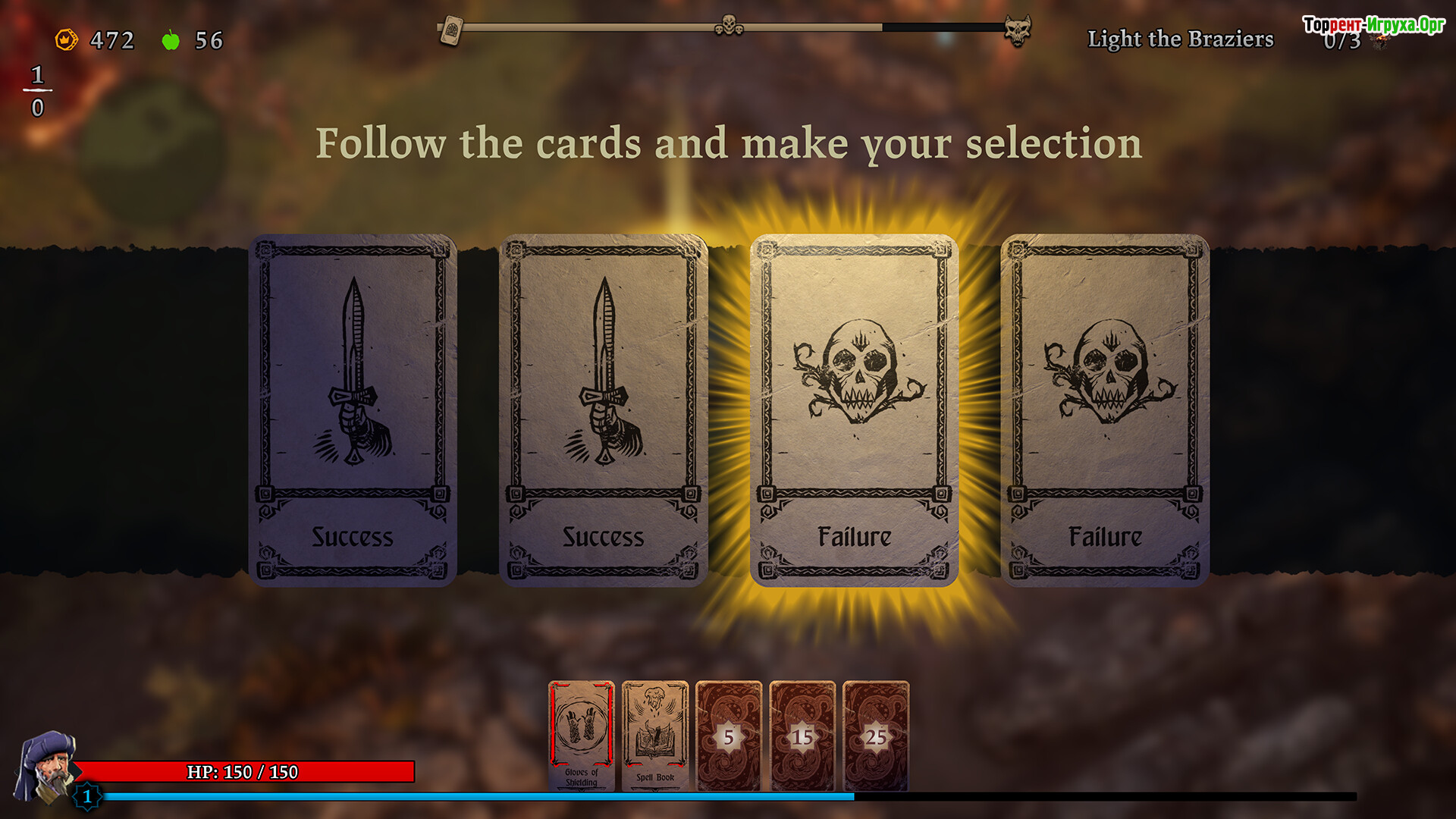Pick the Failure card without the glow

pyautogui.click(x=1105, y=409)
